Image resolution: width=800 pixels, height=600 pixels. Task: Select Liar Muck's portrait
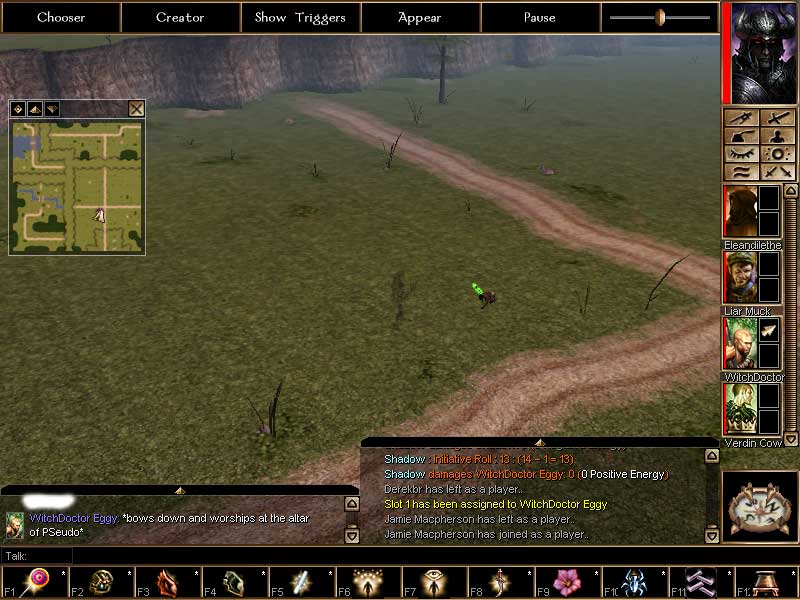pos(740,277)
